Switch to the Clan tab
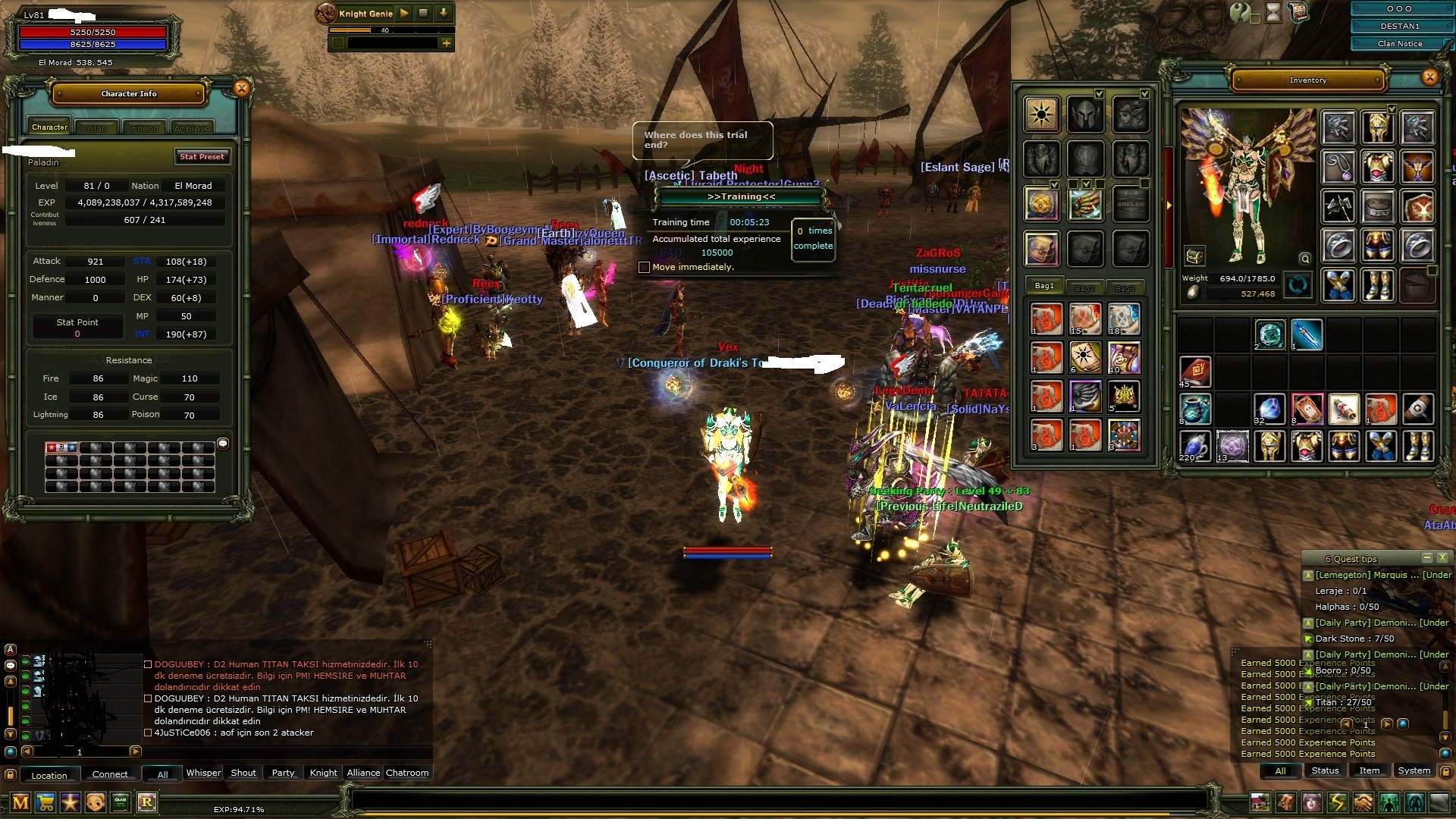 97,128
